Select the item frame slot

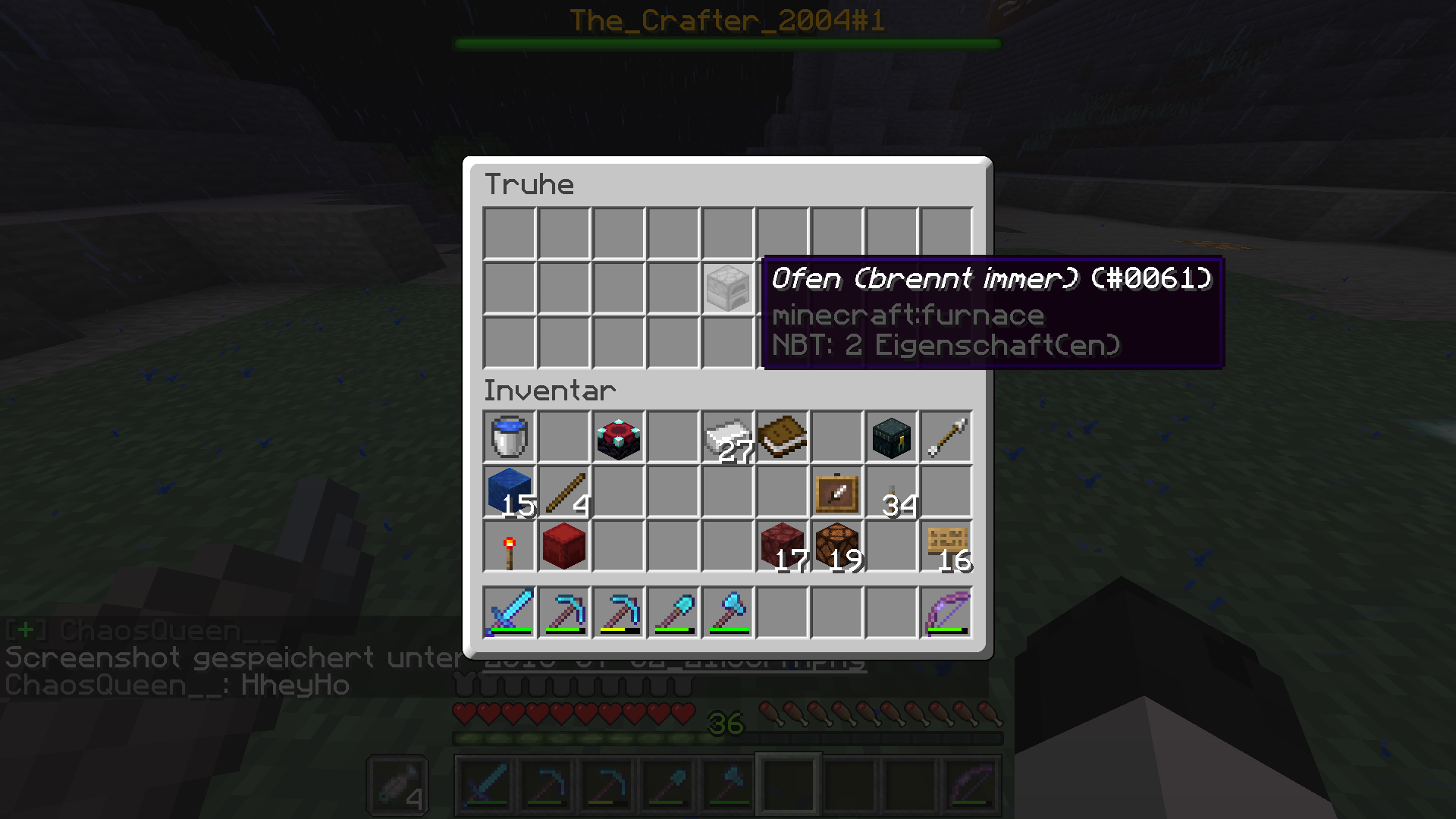tap(836, 492)
